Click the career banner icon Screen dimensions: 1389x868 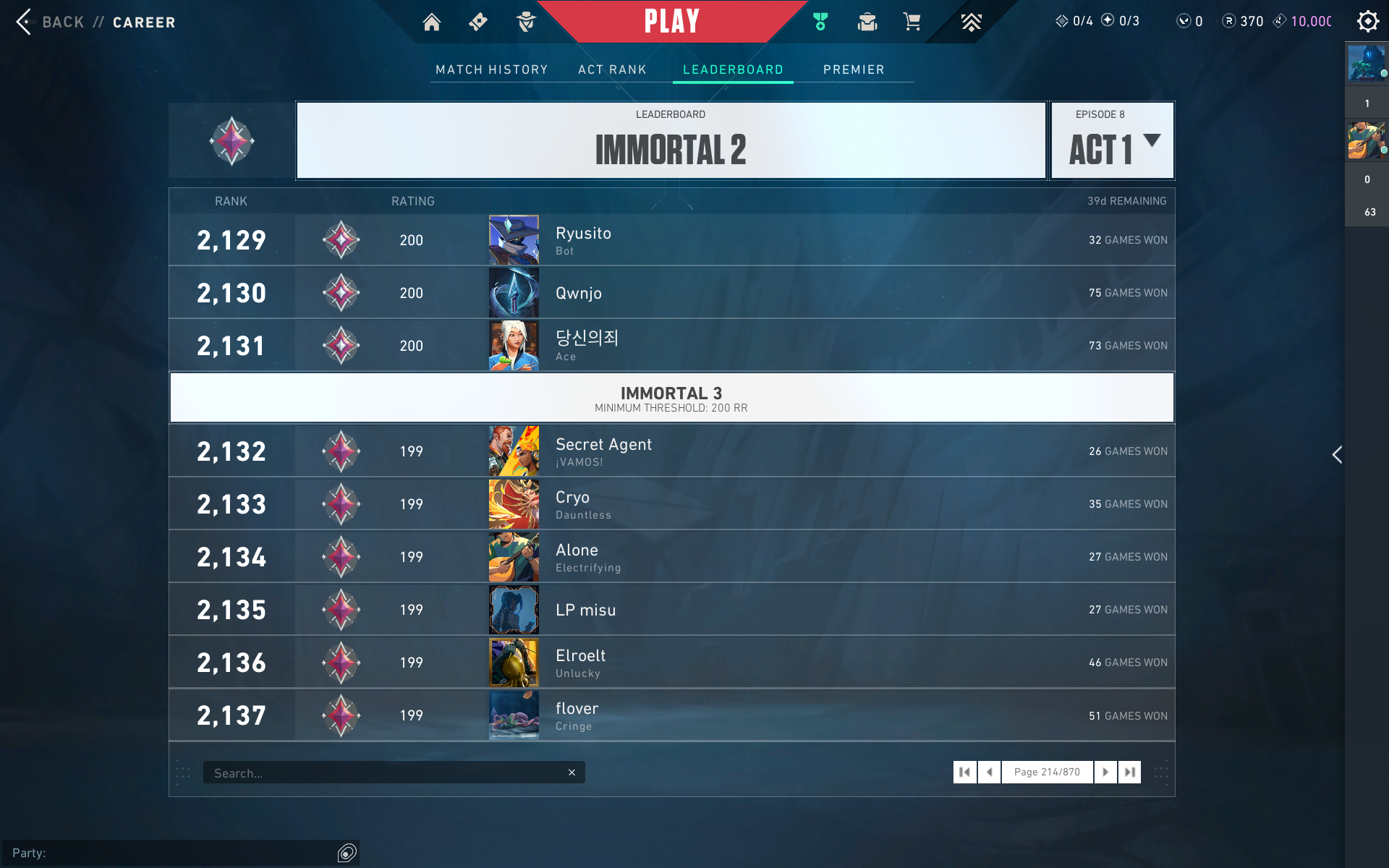972,22
